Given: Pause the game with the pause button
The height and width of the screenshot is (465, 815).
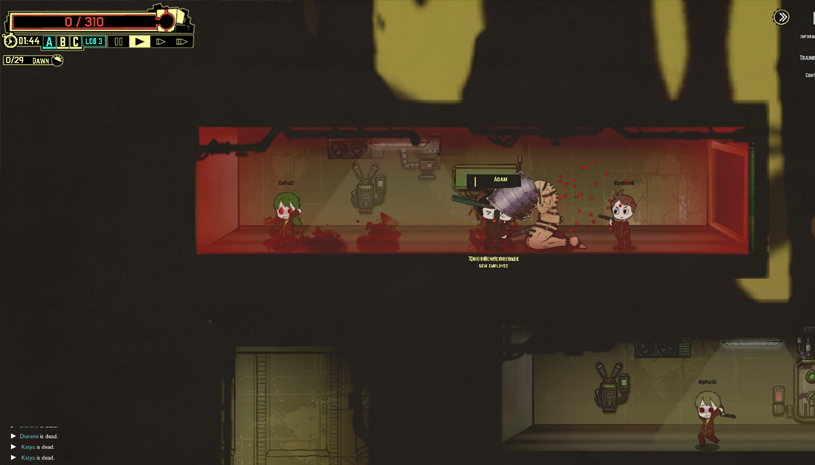Looking at the screenshot, I should point(118,42).
